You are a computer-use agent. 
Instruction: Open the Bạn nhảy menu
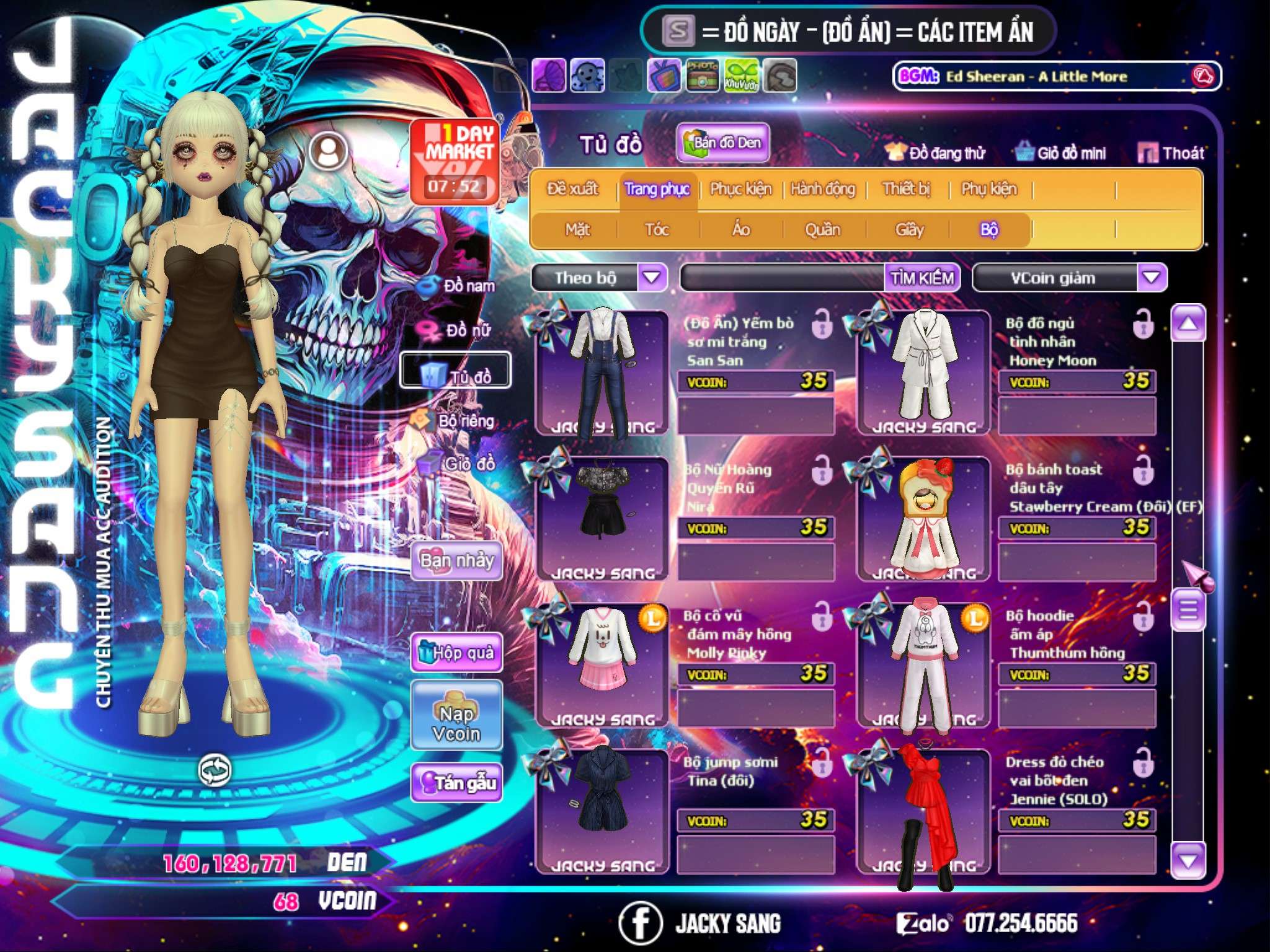(457, 561)
